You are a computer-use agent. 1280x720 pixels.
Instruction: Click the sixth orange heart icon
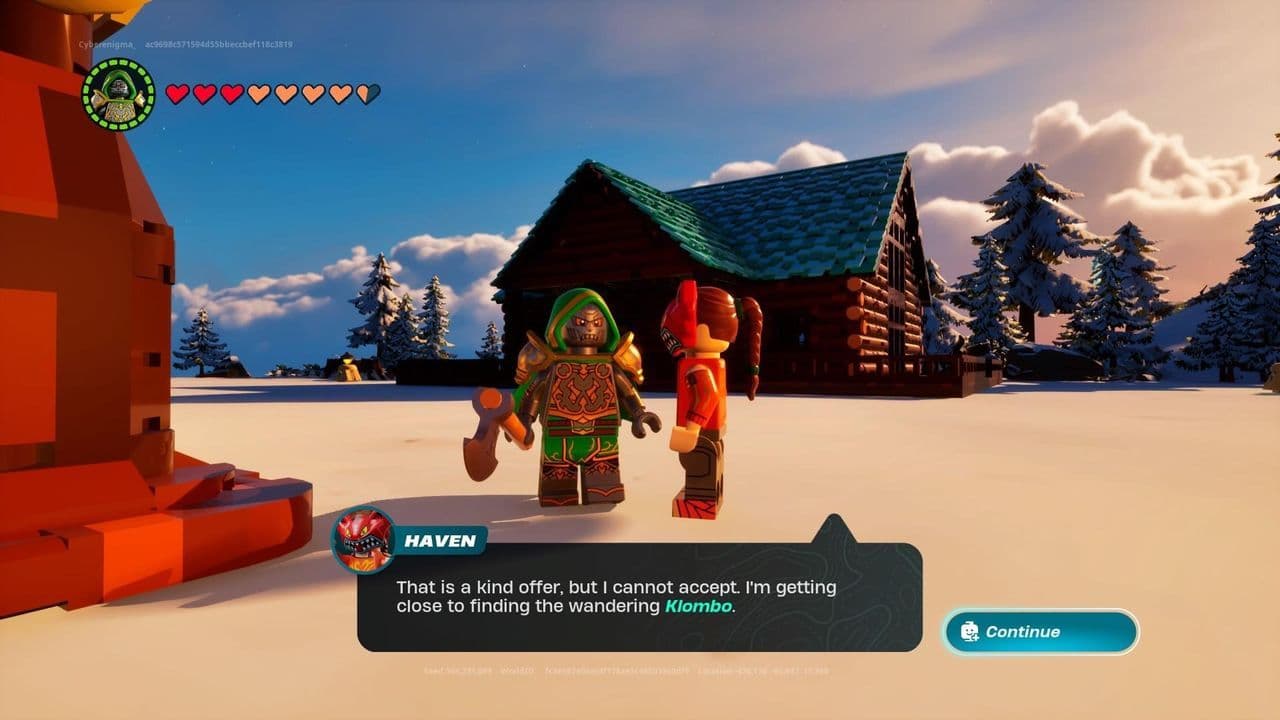[x=312, y=95]
